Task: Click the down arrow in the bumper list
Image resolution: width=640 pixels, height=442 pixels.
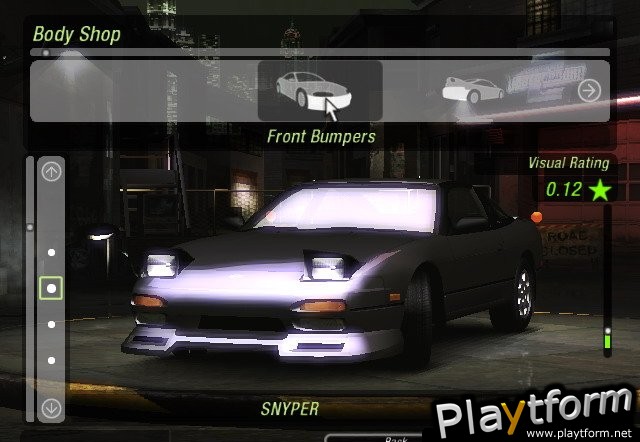Action: pos(51,408)
